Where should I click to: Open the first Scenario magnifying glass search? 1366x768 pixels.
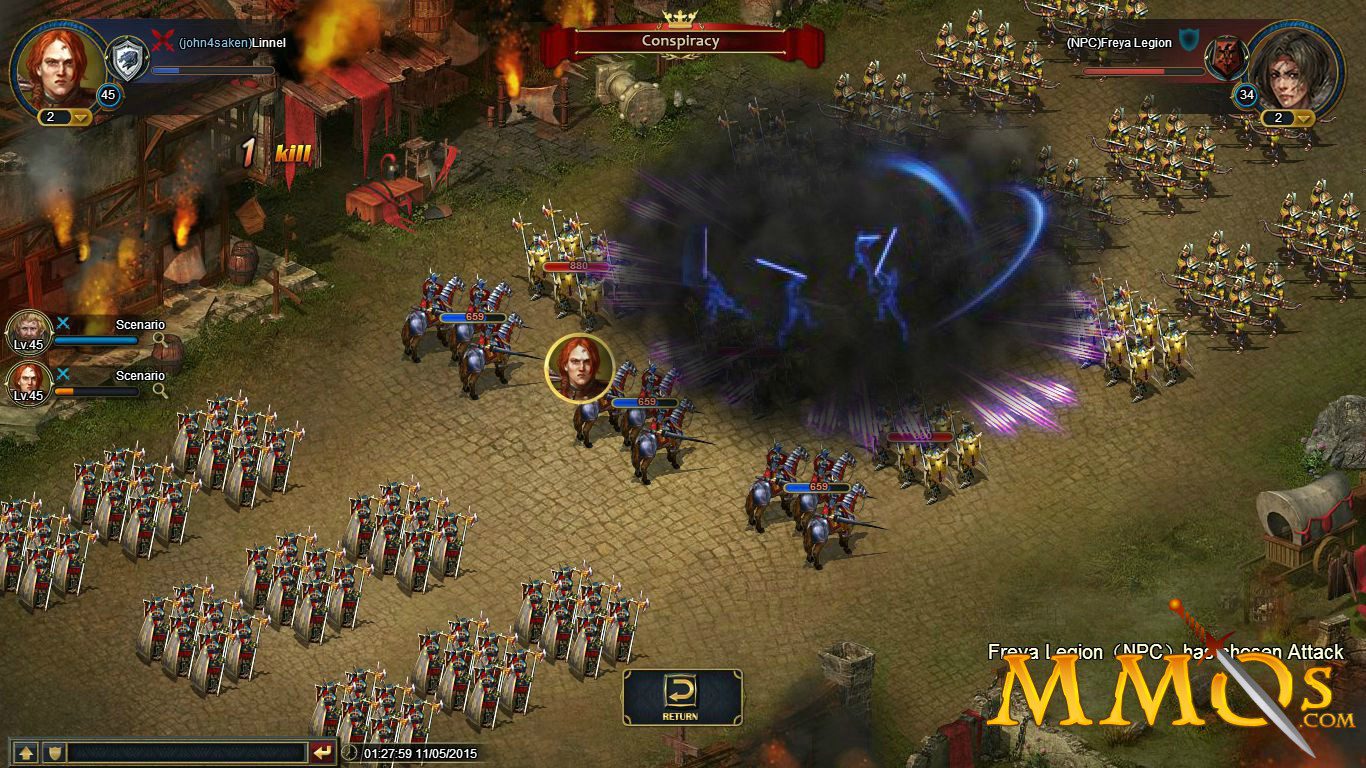160,339
